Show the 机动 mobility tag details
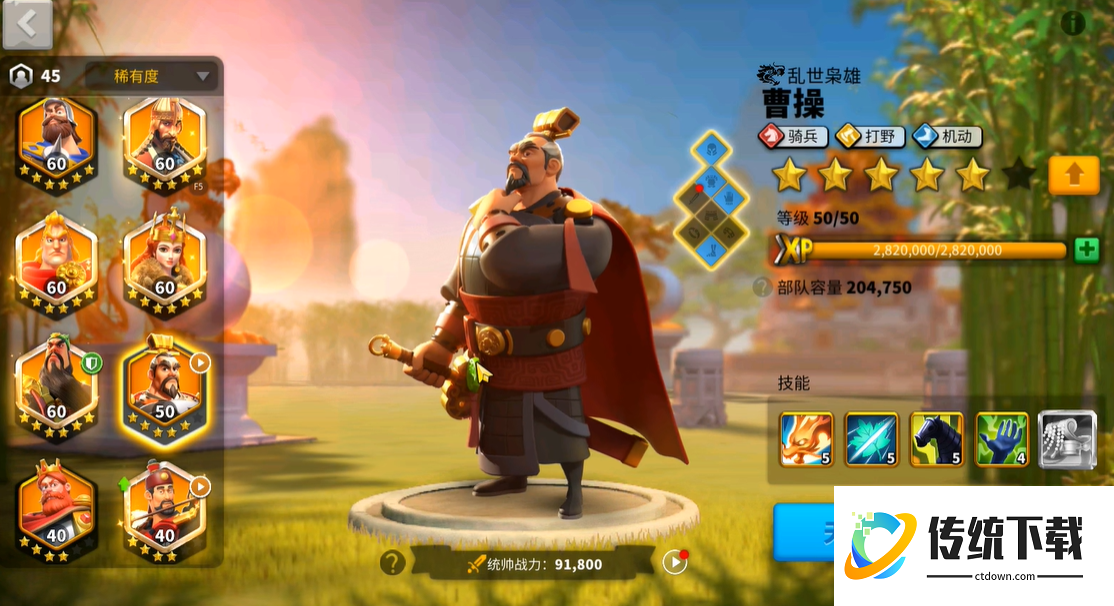 (x=946, y=136)
